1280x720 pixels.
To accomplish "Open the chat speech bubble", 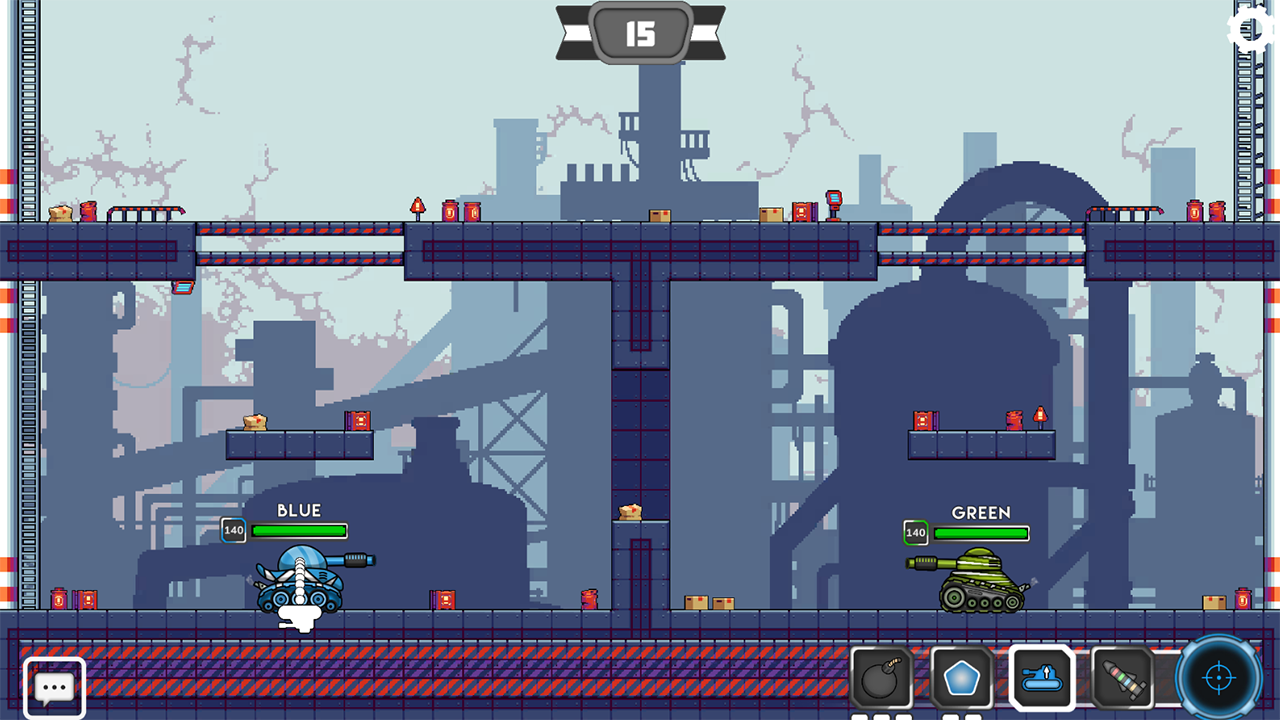I will pyautogui.click(x=52, y=686).
